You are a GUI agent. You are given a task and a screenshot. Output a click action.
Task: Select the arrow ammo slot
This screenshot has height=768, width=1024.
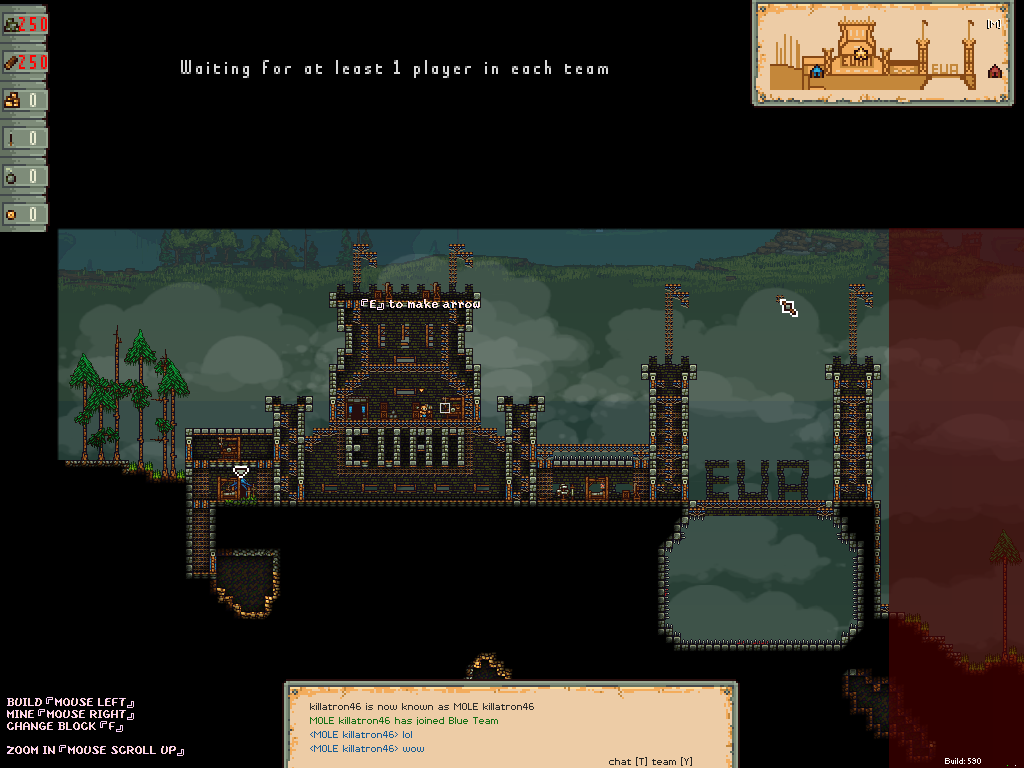click(x=25, y=138)
